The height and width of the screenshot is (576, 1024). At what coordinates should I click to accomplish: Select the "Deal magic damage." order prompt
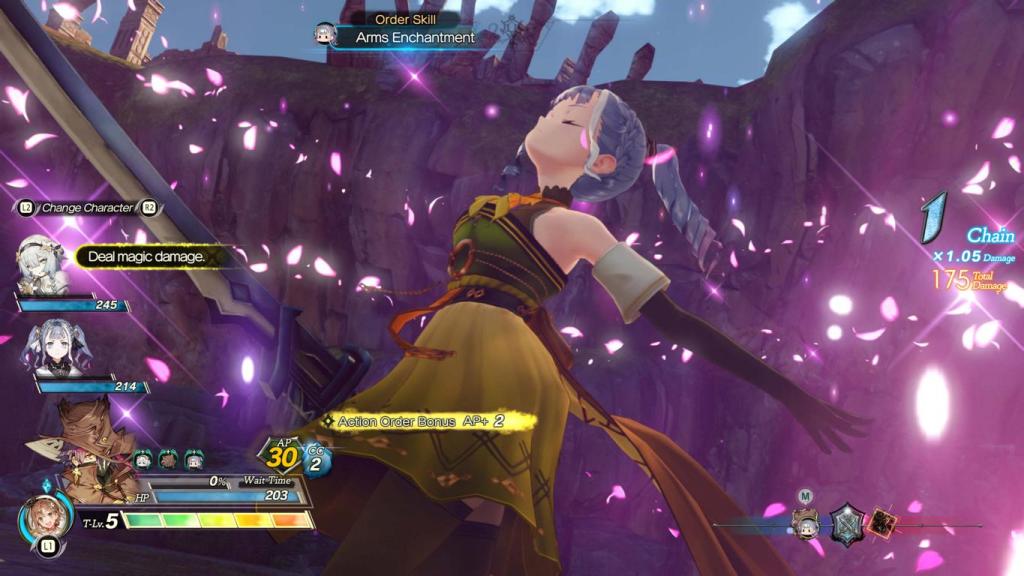(146, 257)
